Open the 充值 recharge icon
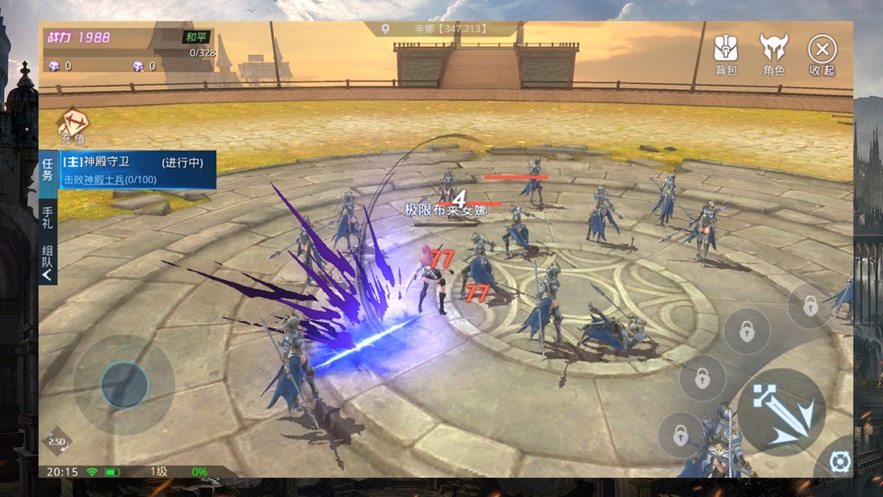The height and width of the screenshot is (497, 883). pyautogui.click(x=73, y=127)
